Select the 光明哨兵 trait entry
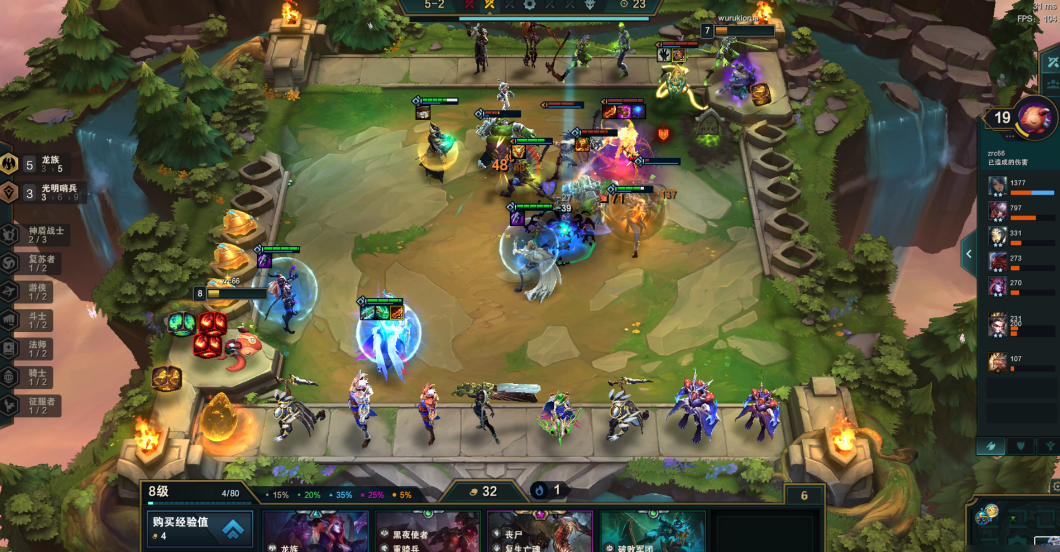This screenshot has height=552, width=1060. pyautogui.click(x=40, y=193)
